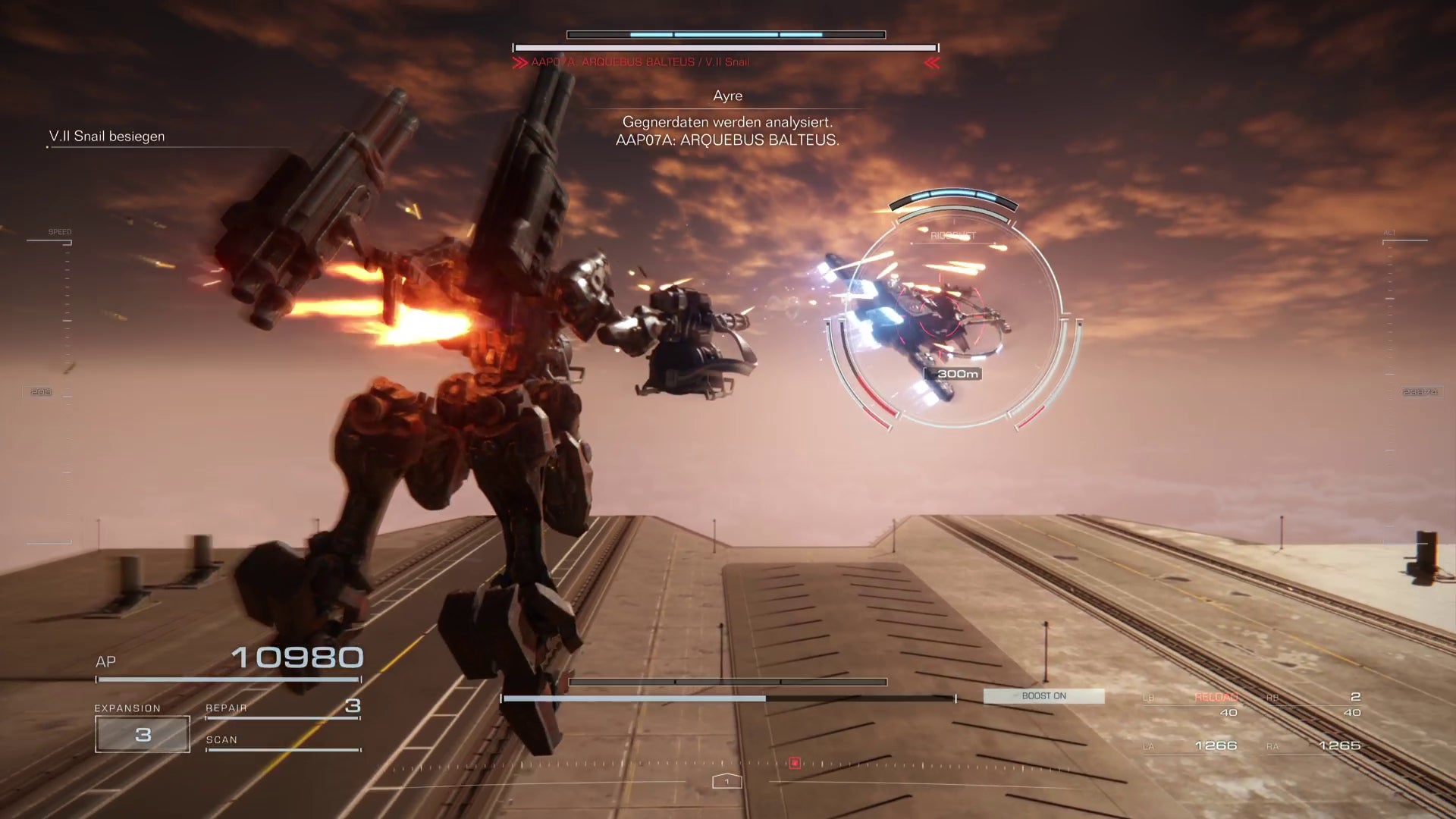Image resolution: width=1456 pixels, height=819 pixels.
Task: Click the EXPANSION slot showing 3 charges
Action: point(141,733)
